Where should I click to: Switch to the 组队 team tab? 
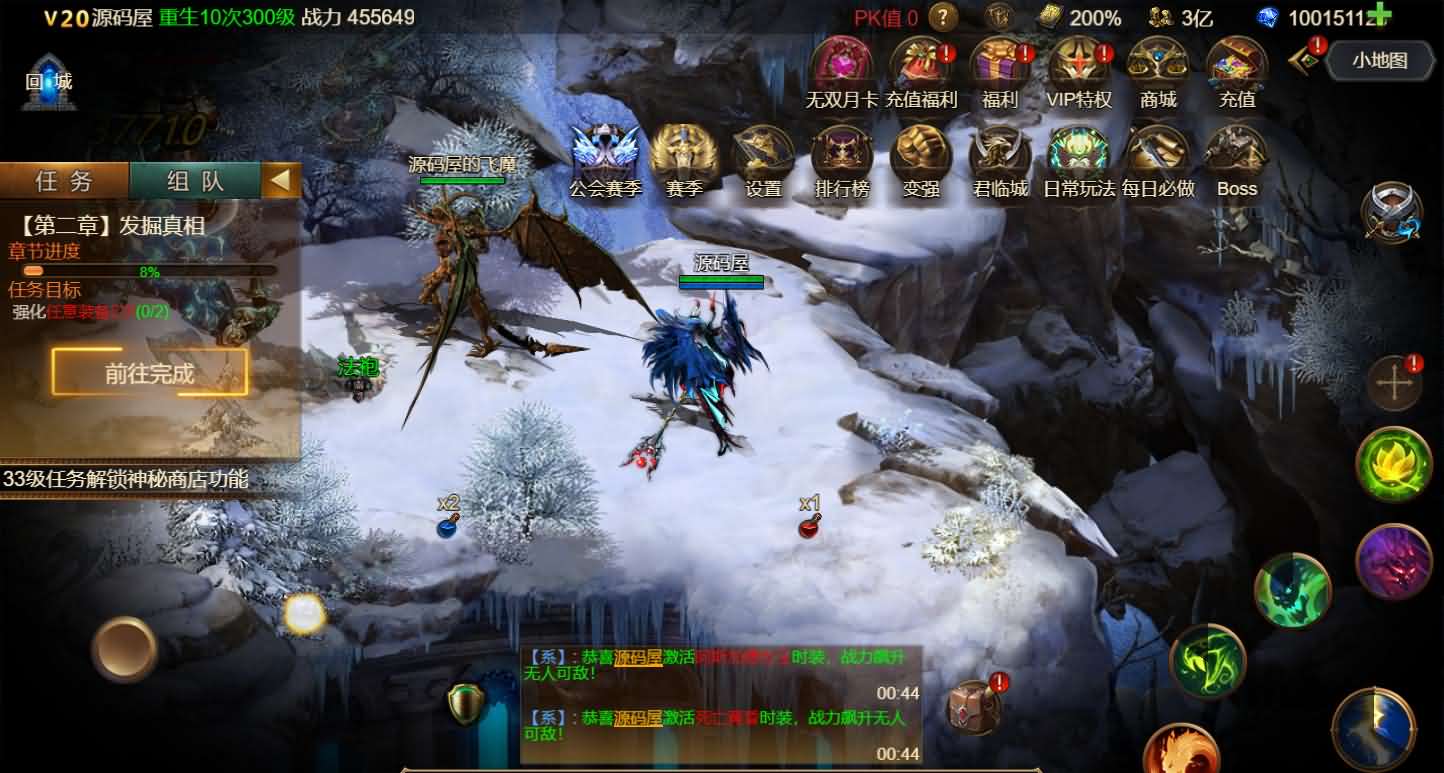[x=195, y=181]
